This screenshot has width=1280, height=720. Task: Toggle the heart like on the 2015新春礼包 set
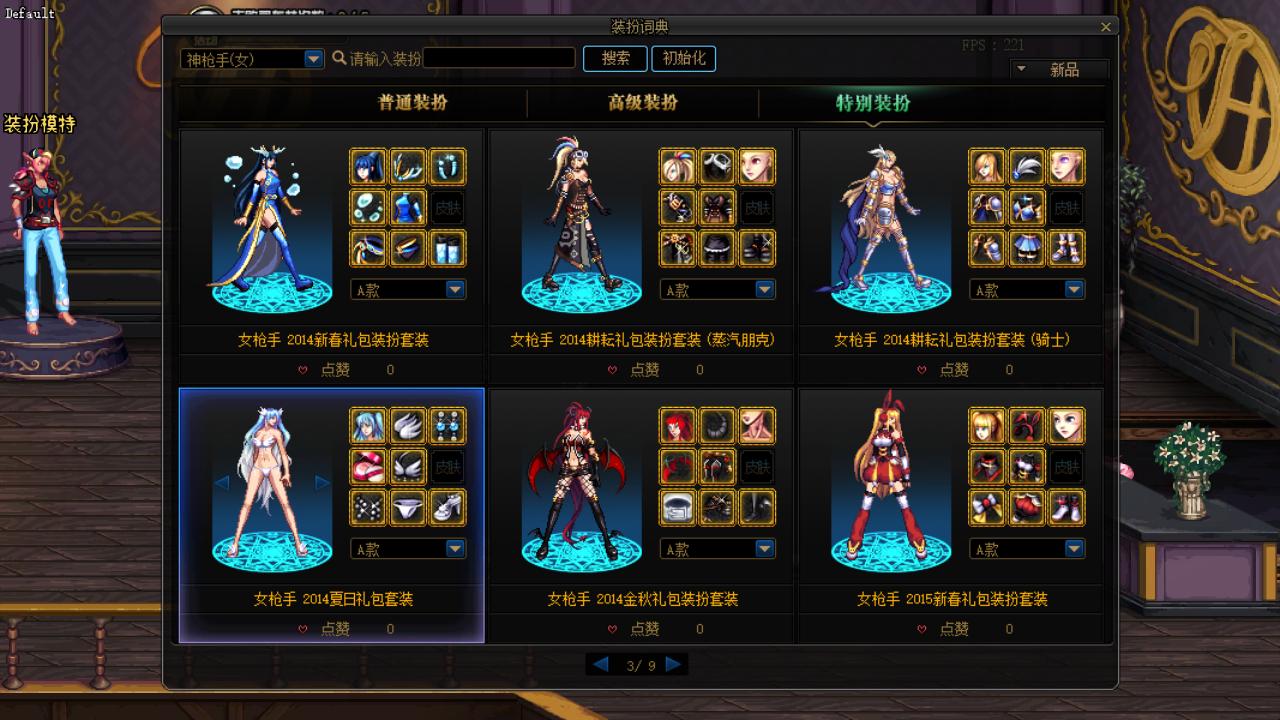click(919, 629)
